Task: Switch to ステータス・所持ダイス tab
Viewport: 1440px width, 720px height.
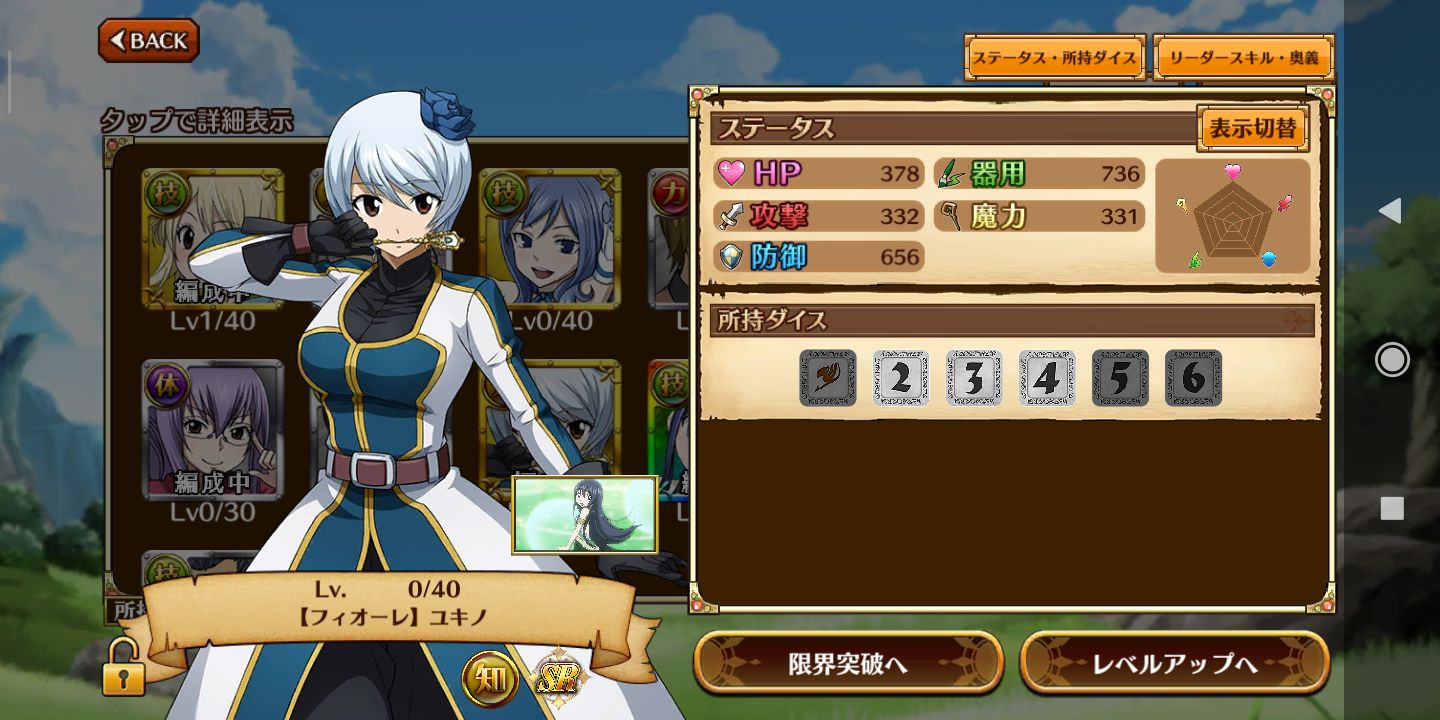Action: tap(1054, 57)
